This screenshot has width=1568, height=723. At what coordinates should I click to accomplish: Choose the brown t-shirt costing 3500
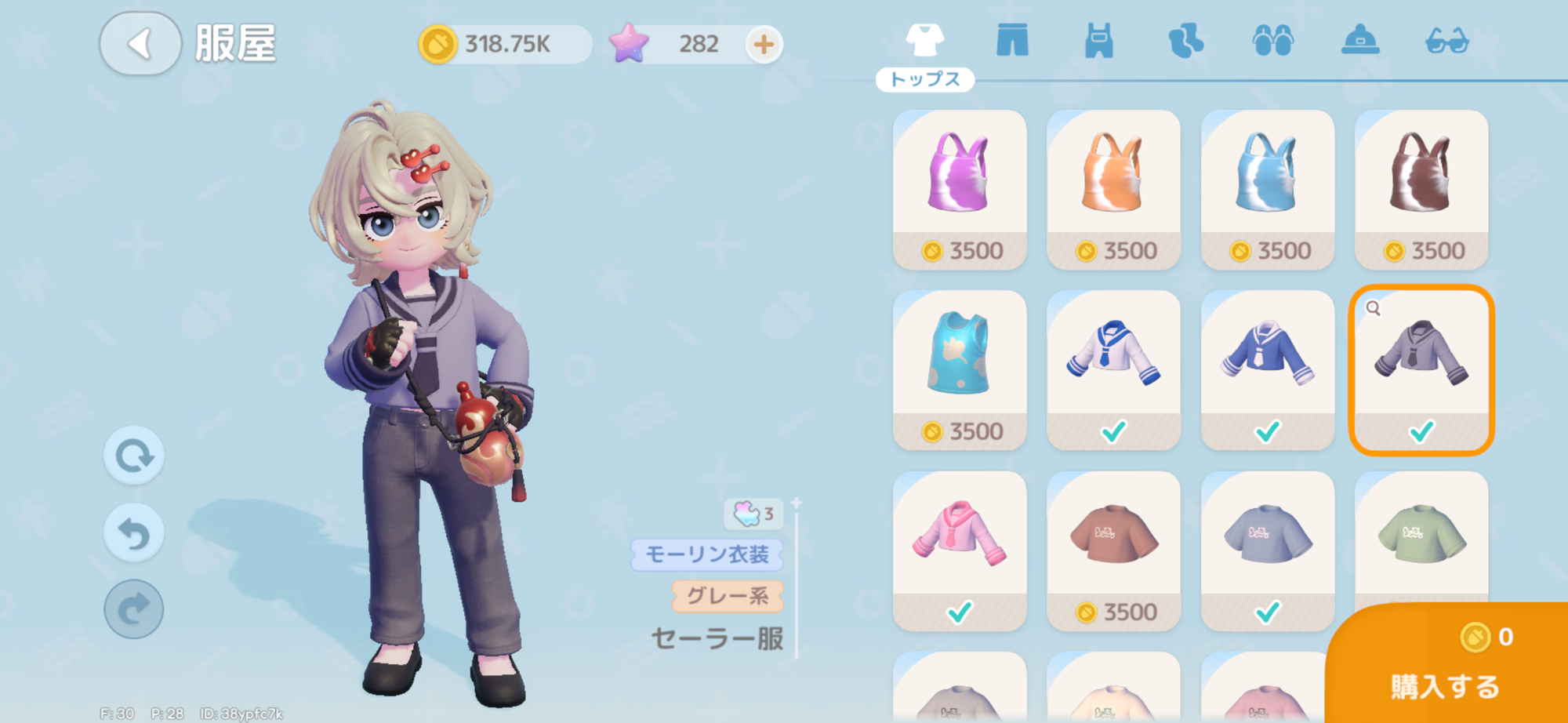coord(1113,549)
